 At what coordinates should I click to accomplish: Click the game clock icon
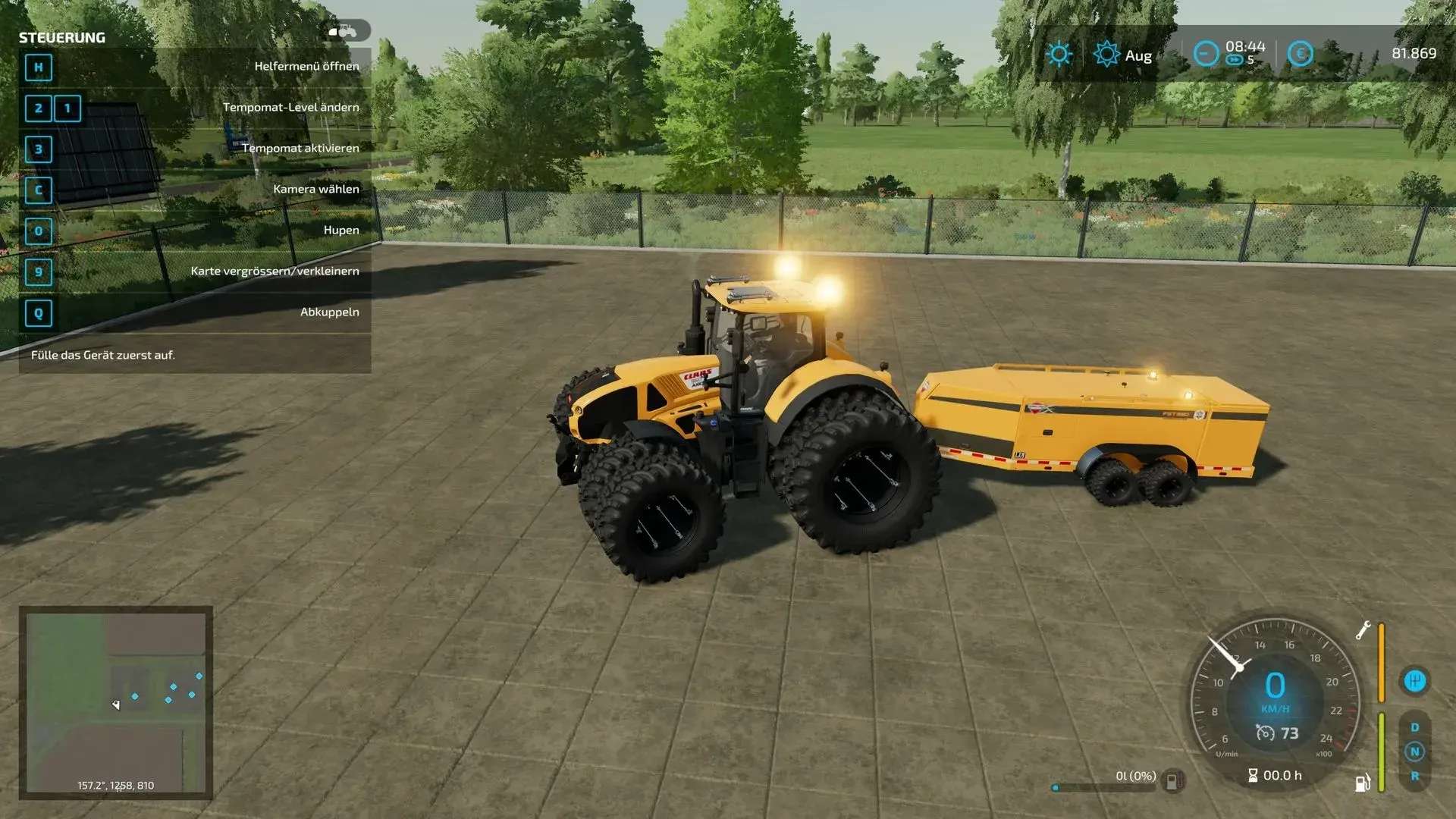click(1206, 54)
